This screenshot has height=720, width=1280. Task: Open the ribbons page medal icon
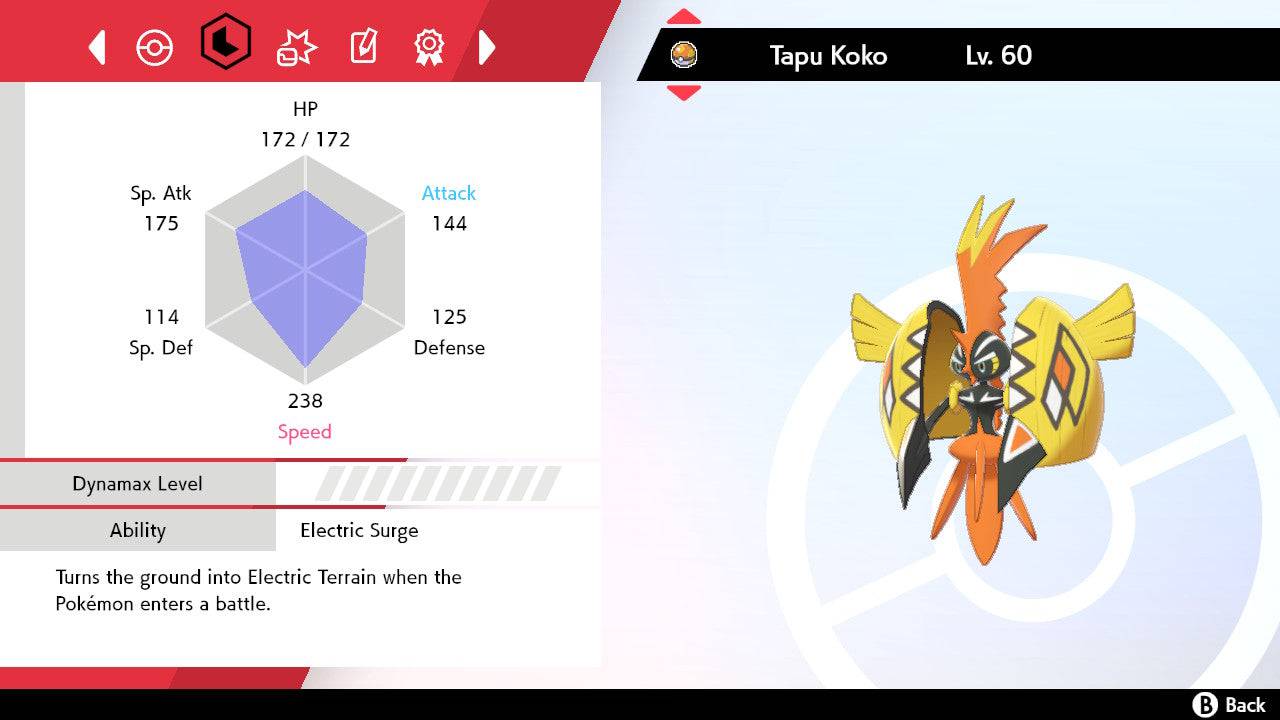[429, 45]
